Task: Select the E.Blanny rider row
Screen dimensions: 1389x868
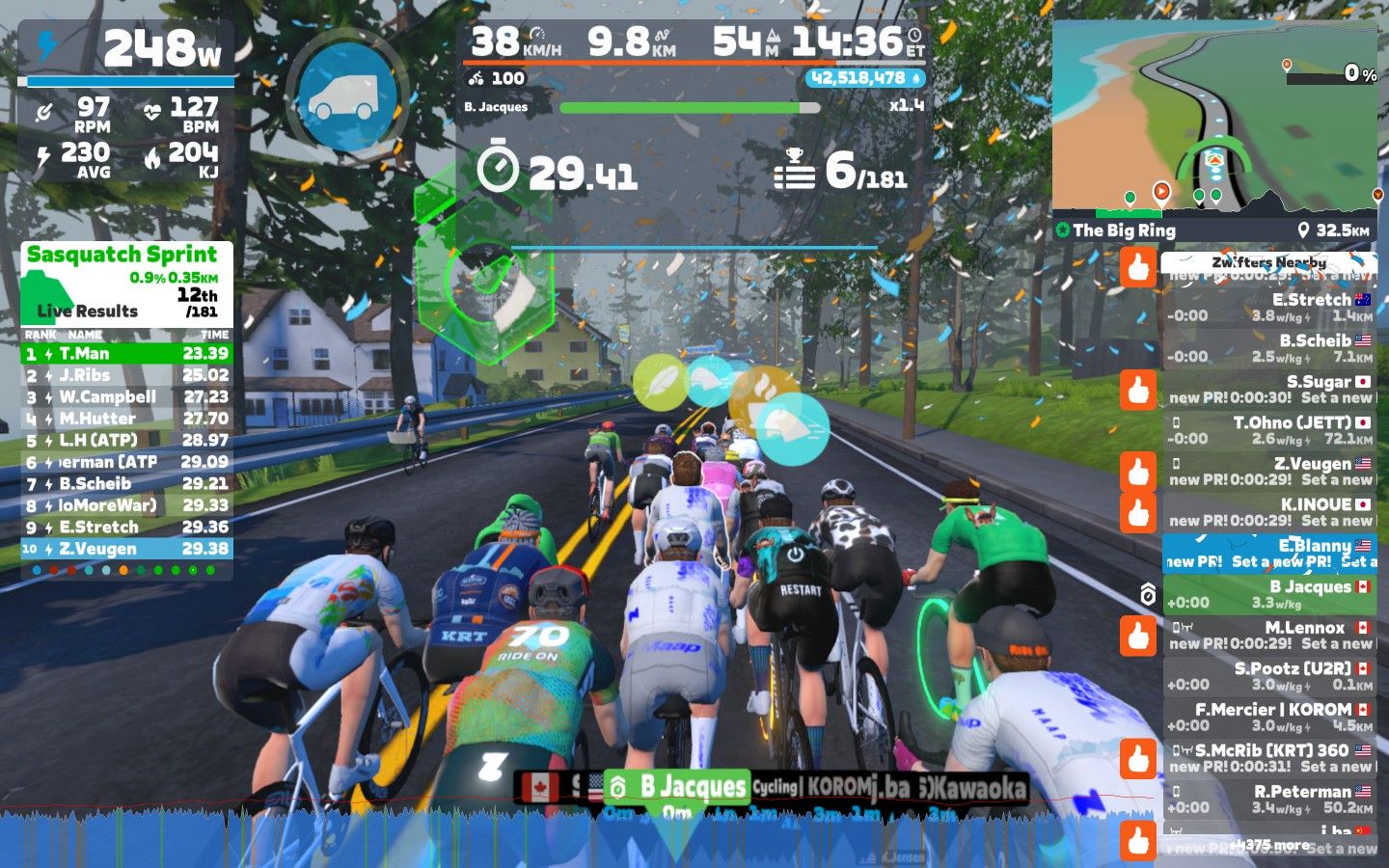Action: click(x=1268, y=553)
